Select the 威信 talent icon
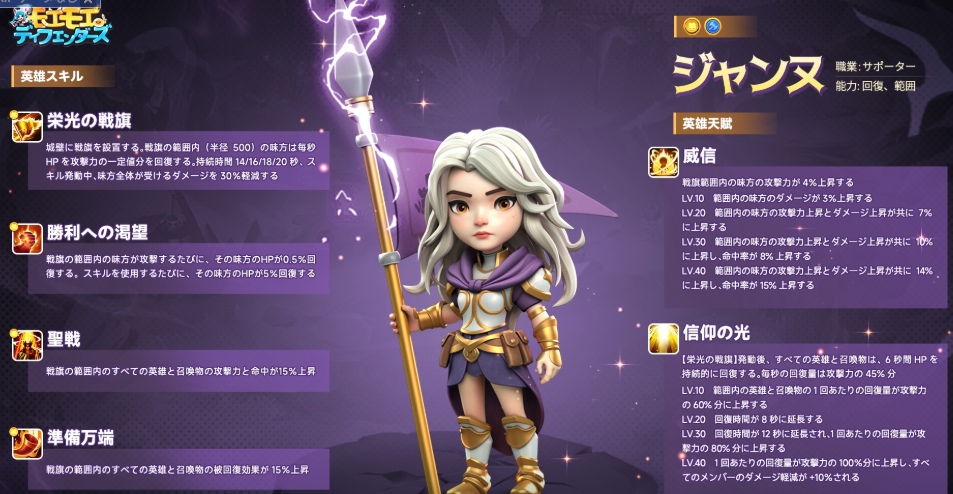The height and width of the screenshot is (494, 953). [x=662, y=161]
